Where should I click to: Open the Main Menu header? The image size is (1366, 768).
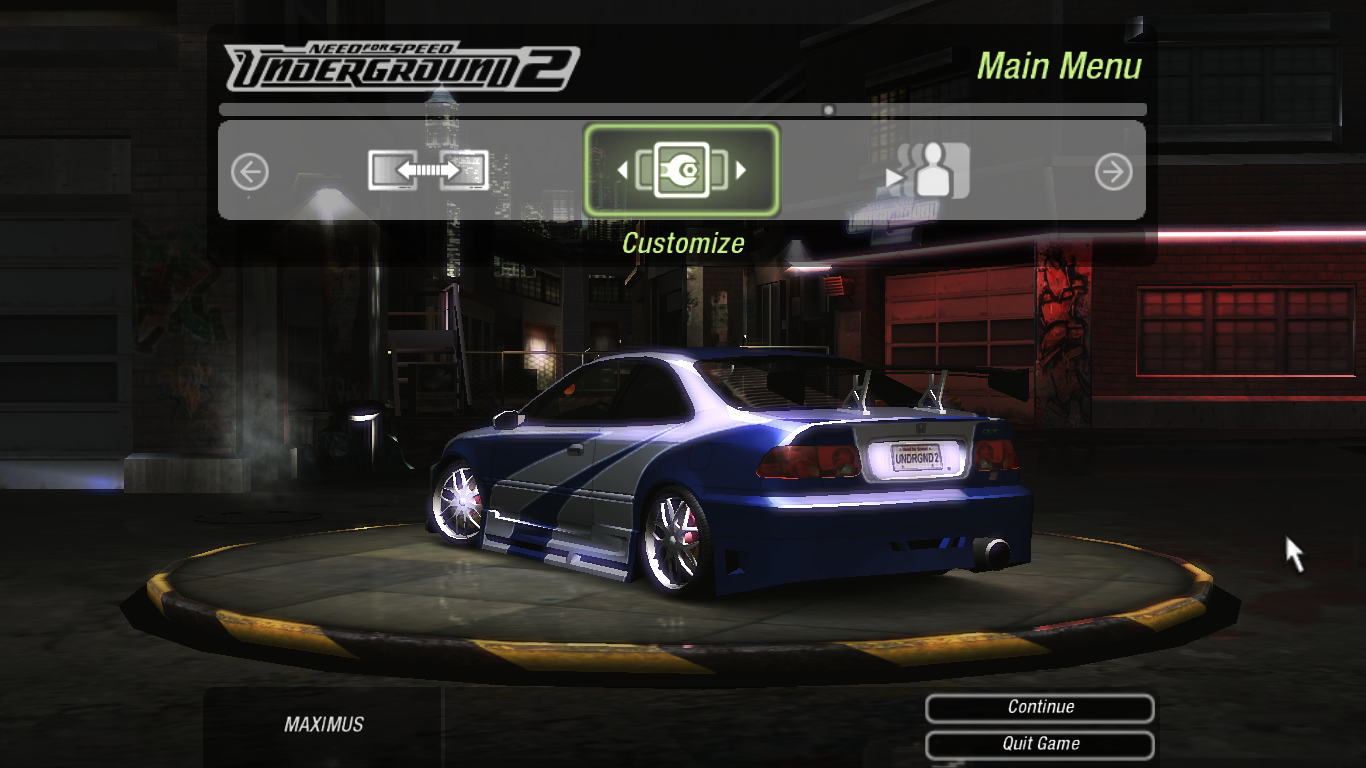1061,65
